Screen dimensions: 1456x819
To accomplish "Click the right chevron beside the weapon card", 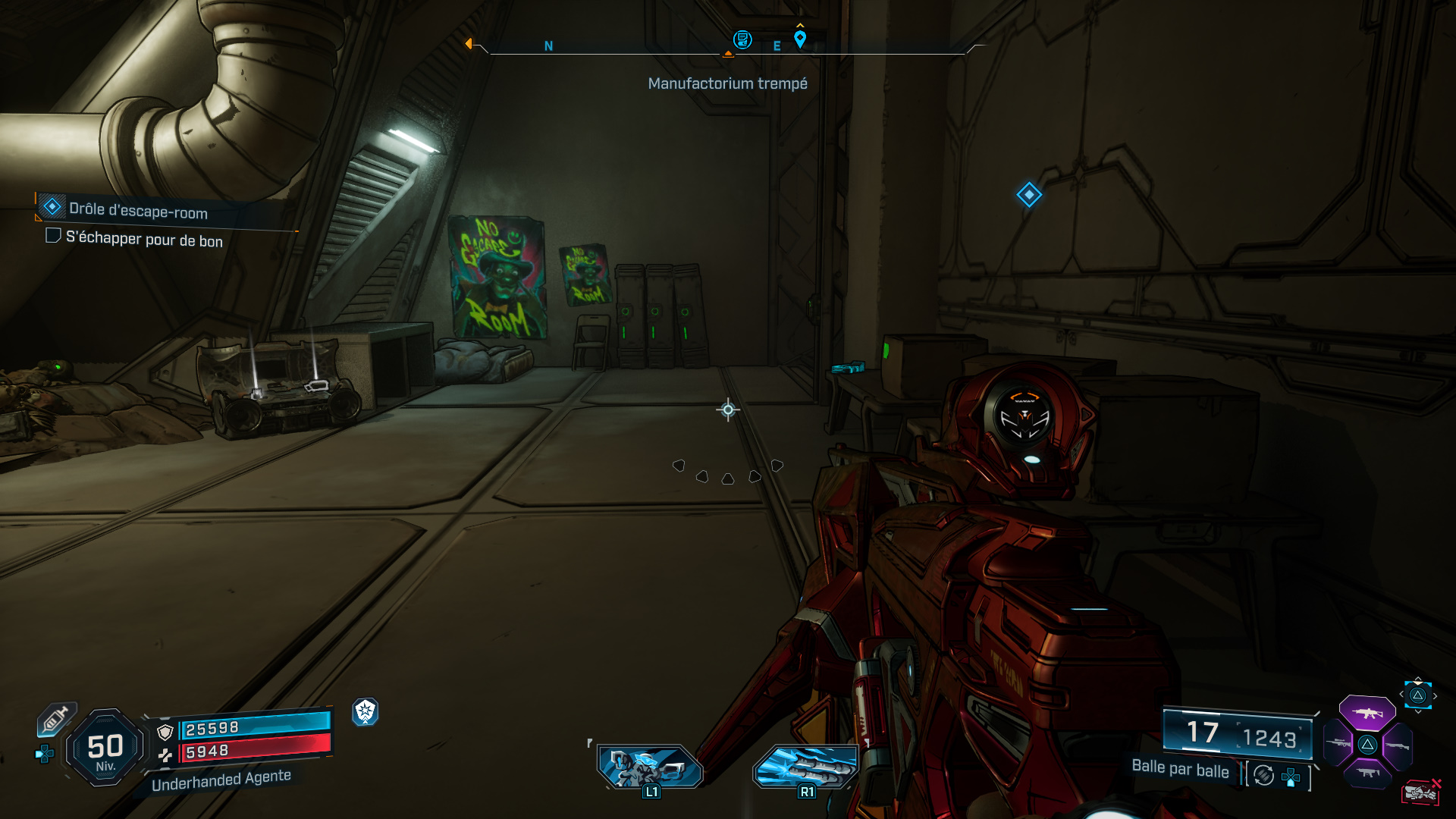I will tap(1435, 697).
